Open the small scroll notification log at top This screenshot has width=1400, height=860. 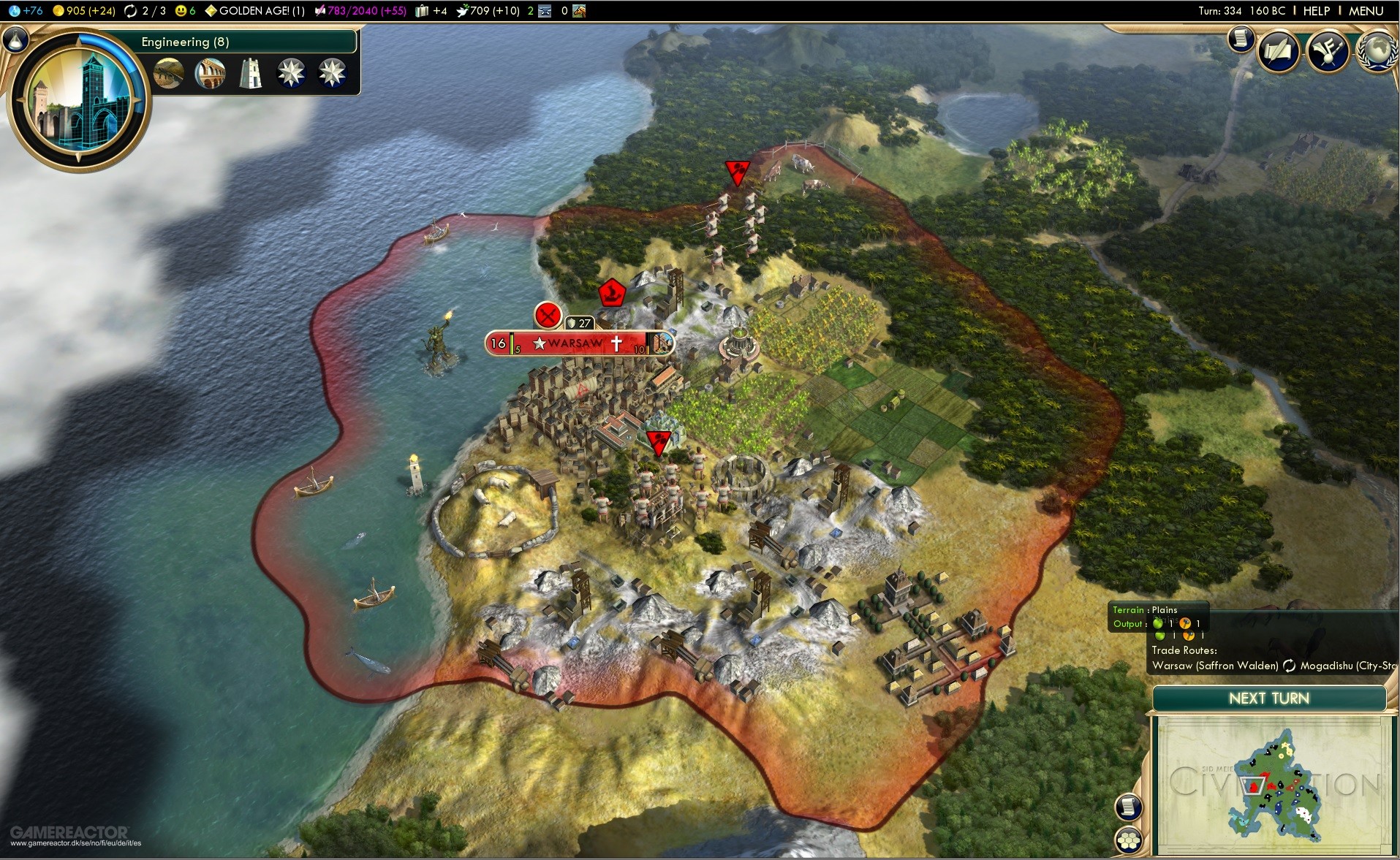[1241, 39]
